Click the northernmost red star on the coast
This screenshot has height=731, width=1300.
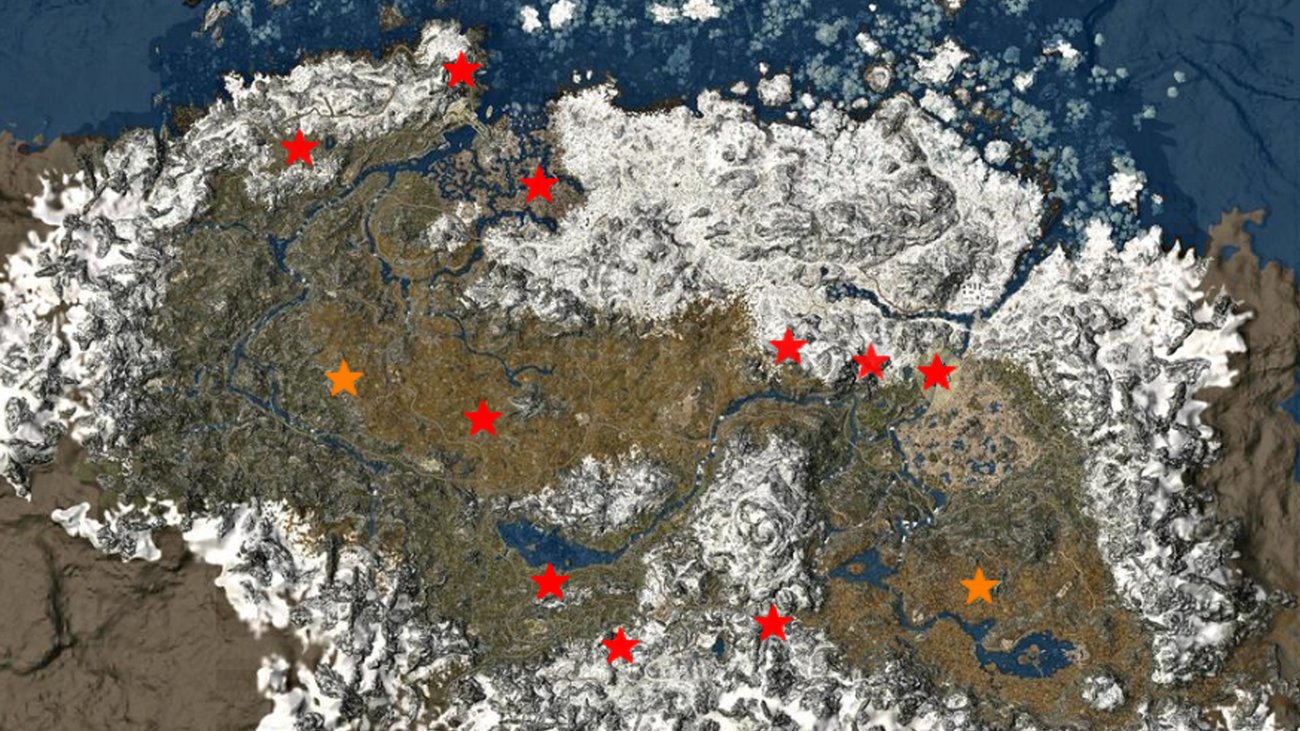pos(461,70)
